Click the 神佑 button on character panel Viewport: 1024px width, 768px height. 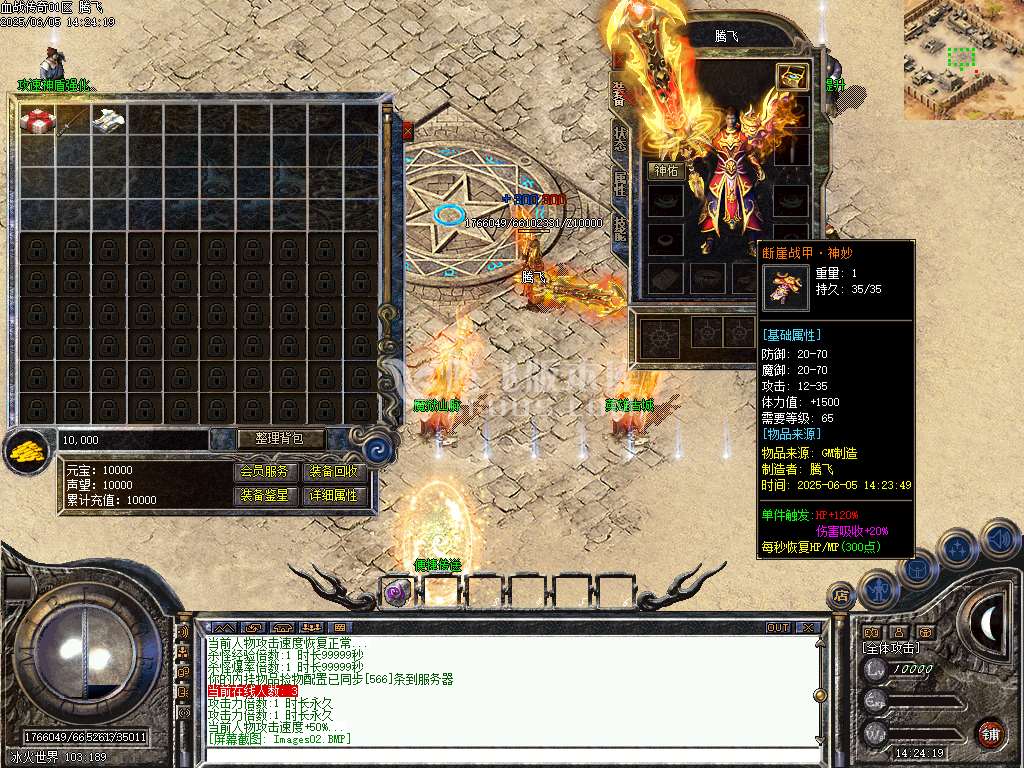[666, 171]
